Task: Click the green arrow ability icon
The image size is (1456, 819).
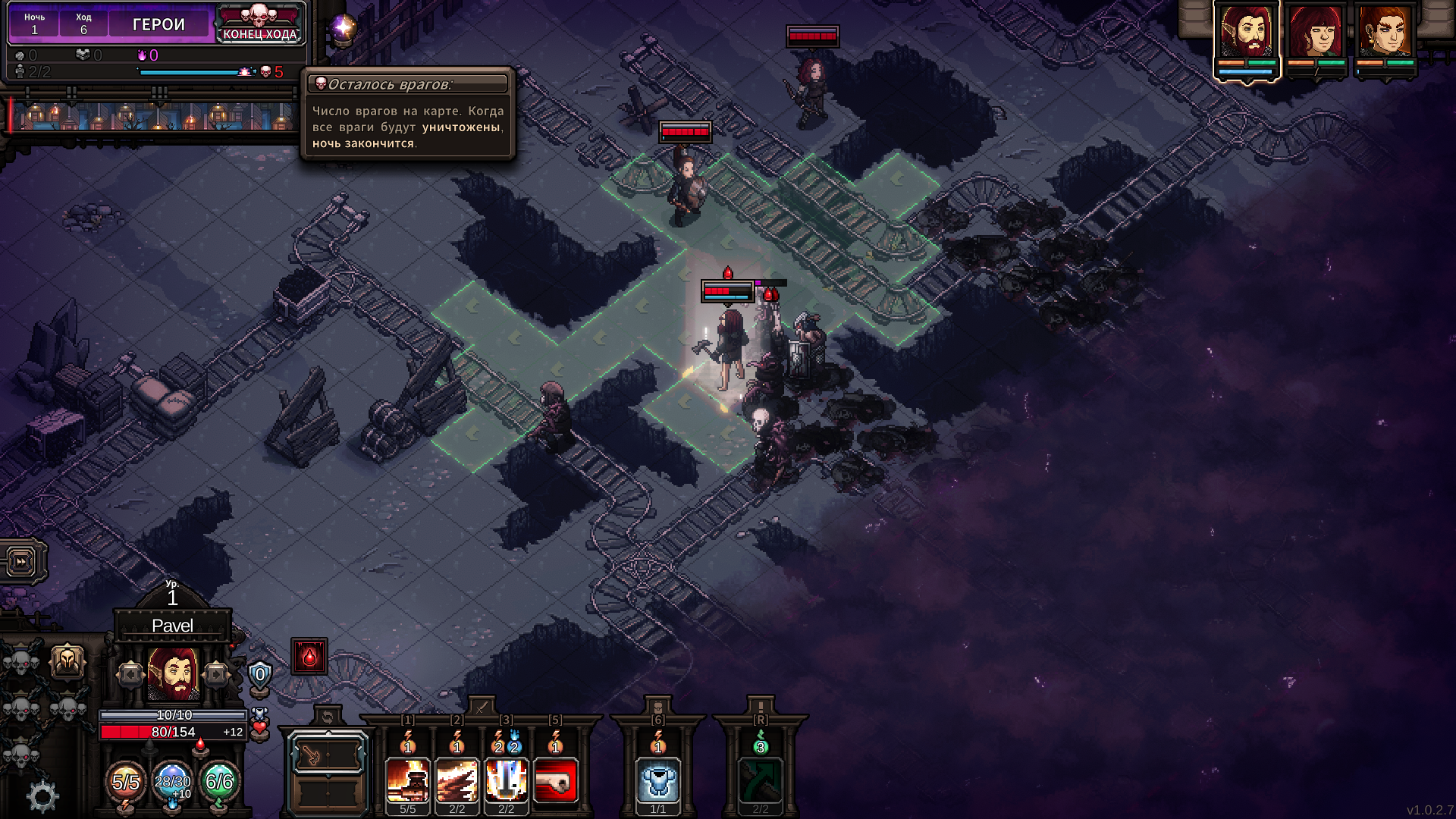Action: tap(761, 780)
